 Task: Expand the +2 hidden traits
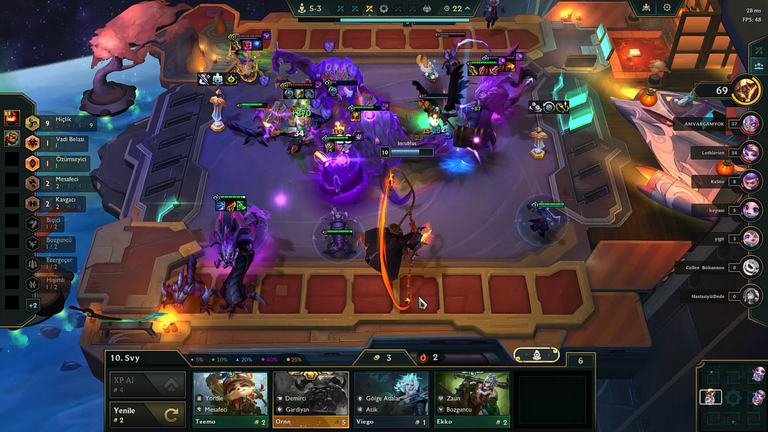click(32, 304)
